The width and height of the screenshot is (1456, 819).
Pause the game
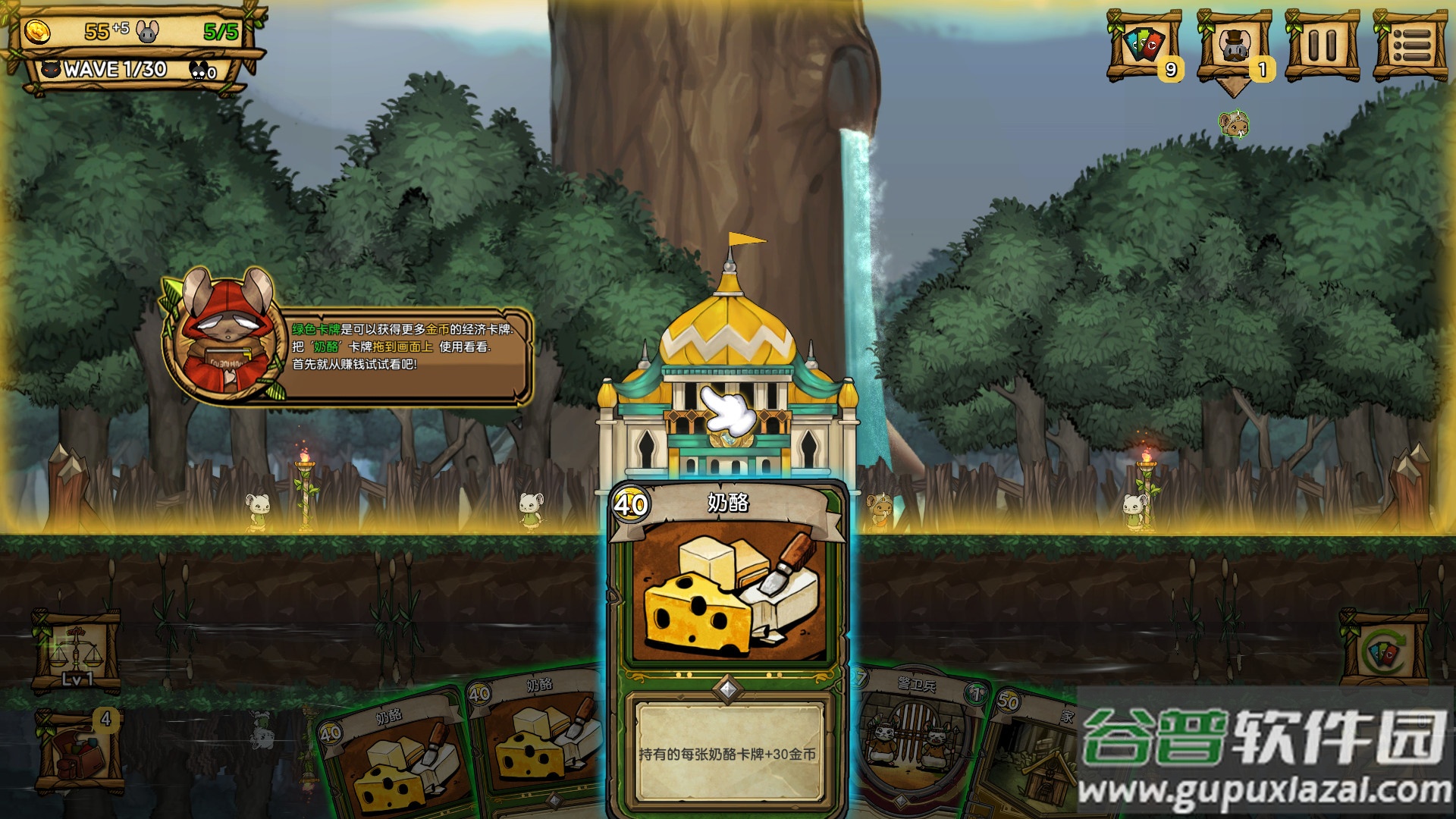1322,45
